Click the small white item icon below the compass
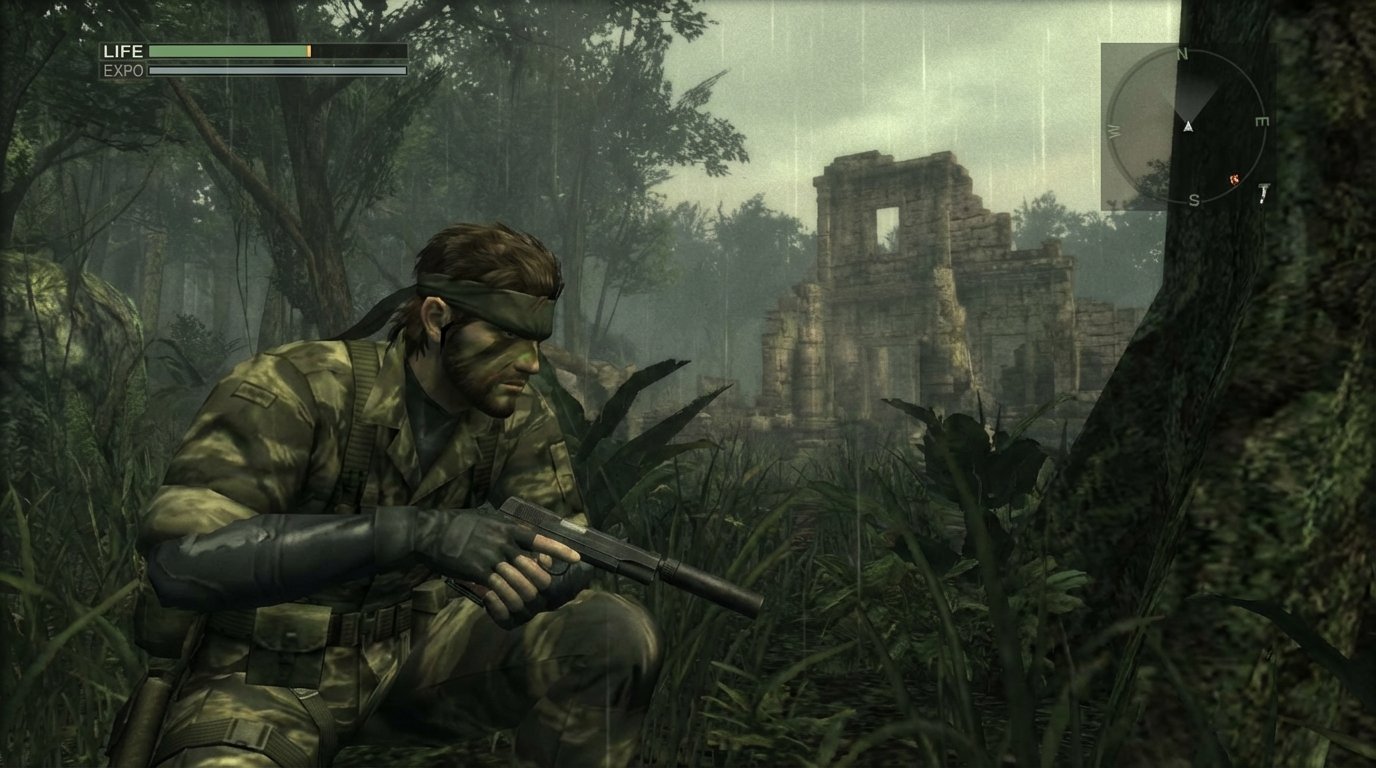The width and height of the screenshot is (1376, 768). (x=1263, y=194)
